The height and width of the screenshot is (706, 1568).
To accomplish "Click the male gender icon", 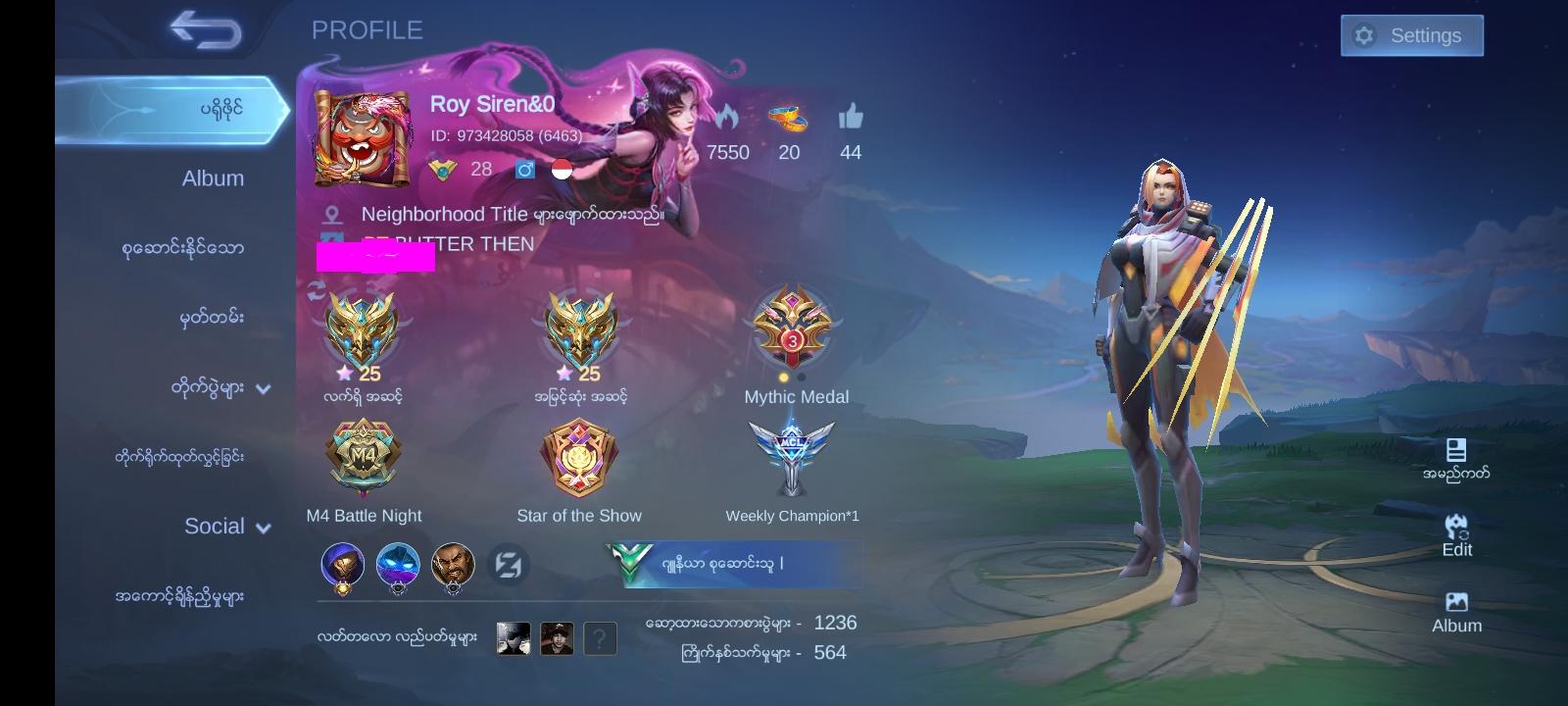I will pos(524,169).
